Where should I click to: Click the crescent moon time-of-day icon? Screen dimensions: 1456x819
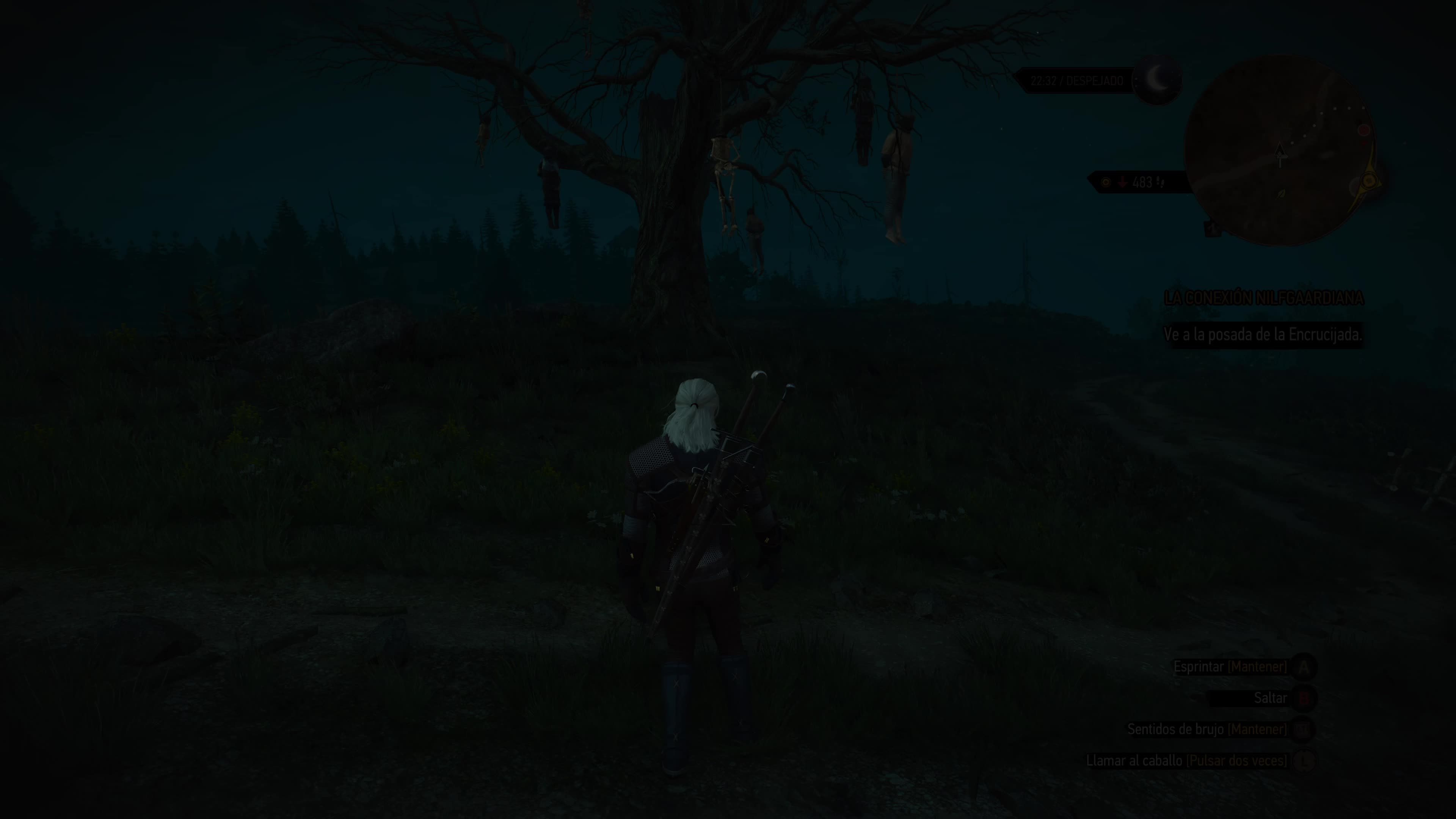[x=1158, y=80]
